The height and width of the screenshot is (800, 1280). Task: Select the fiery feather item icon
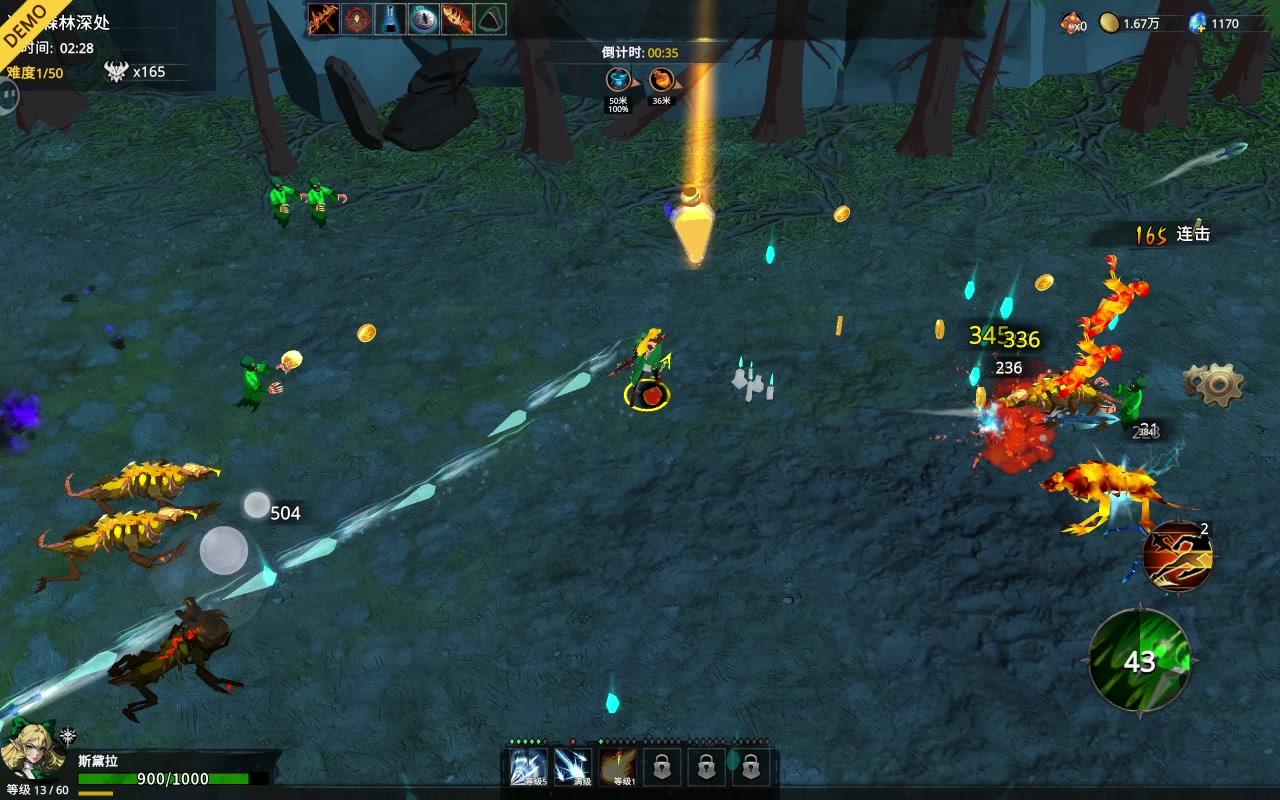click(x=457, y=19)
